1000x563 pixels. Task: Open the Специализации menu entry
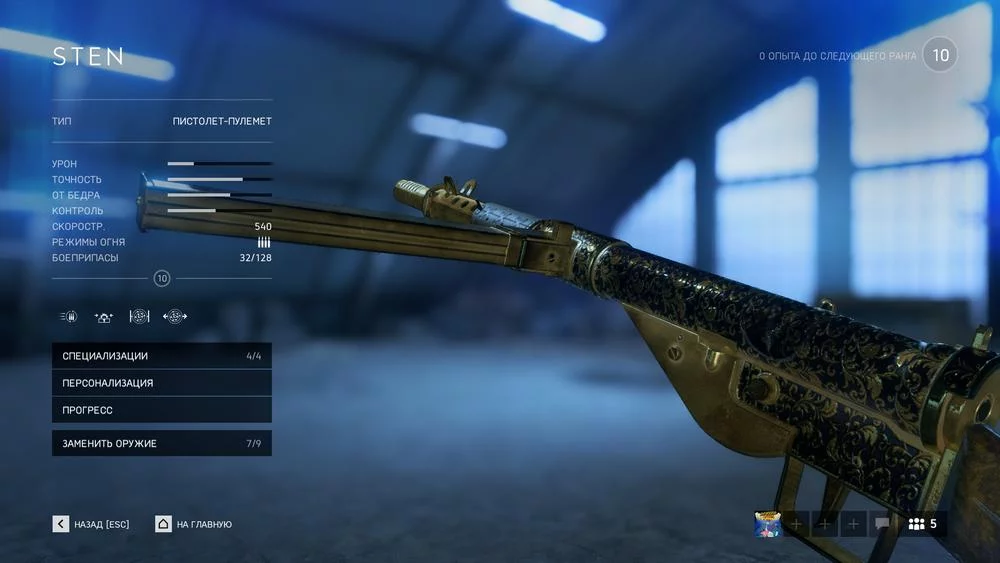point(161,356)
